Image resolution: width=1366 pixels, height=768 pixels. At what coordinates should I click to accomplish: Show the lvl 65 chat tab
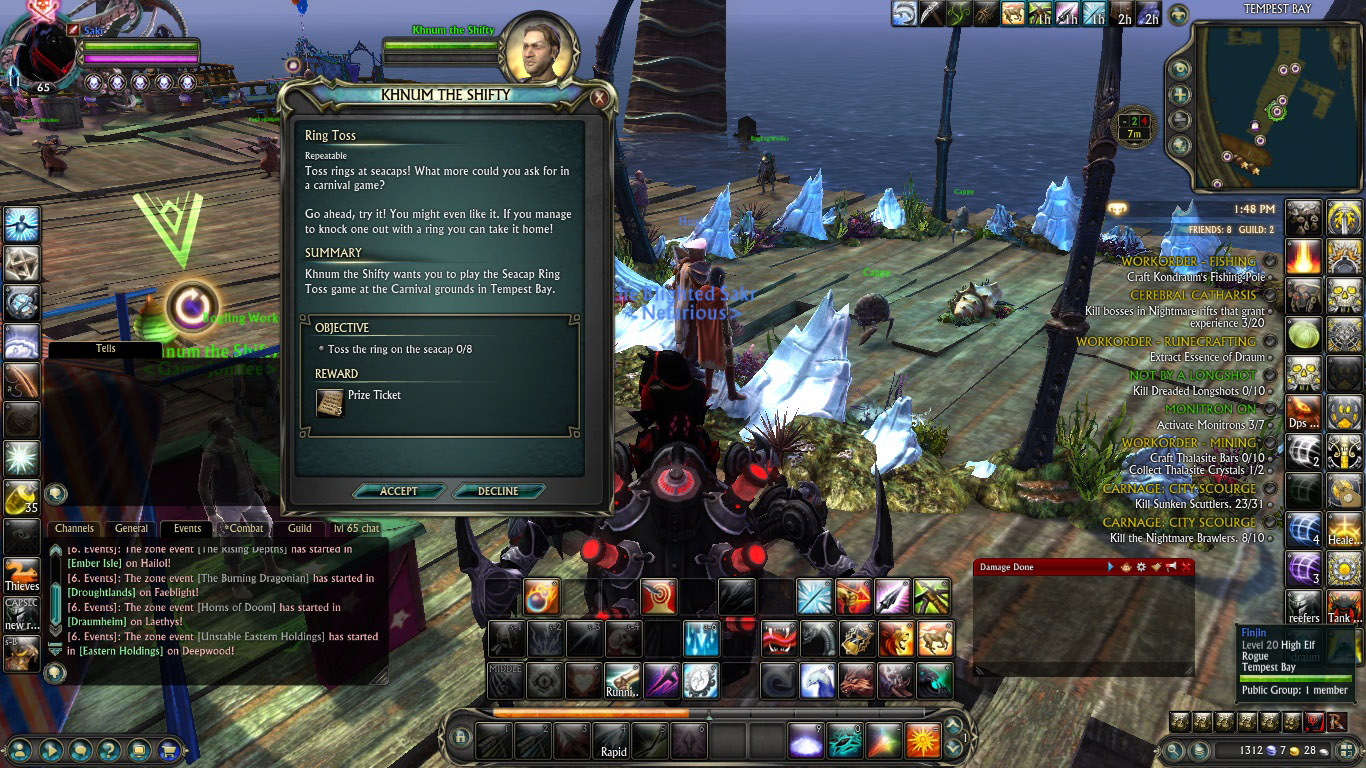click(x=356, y=528)
